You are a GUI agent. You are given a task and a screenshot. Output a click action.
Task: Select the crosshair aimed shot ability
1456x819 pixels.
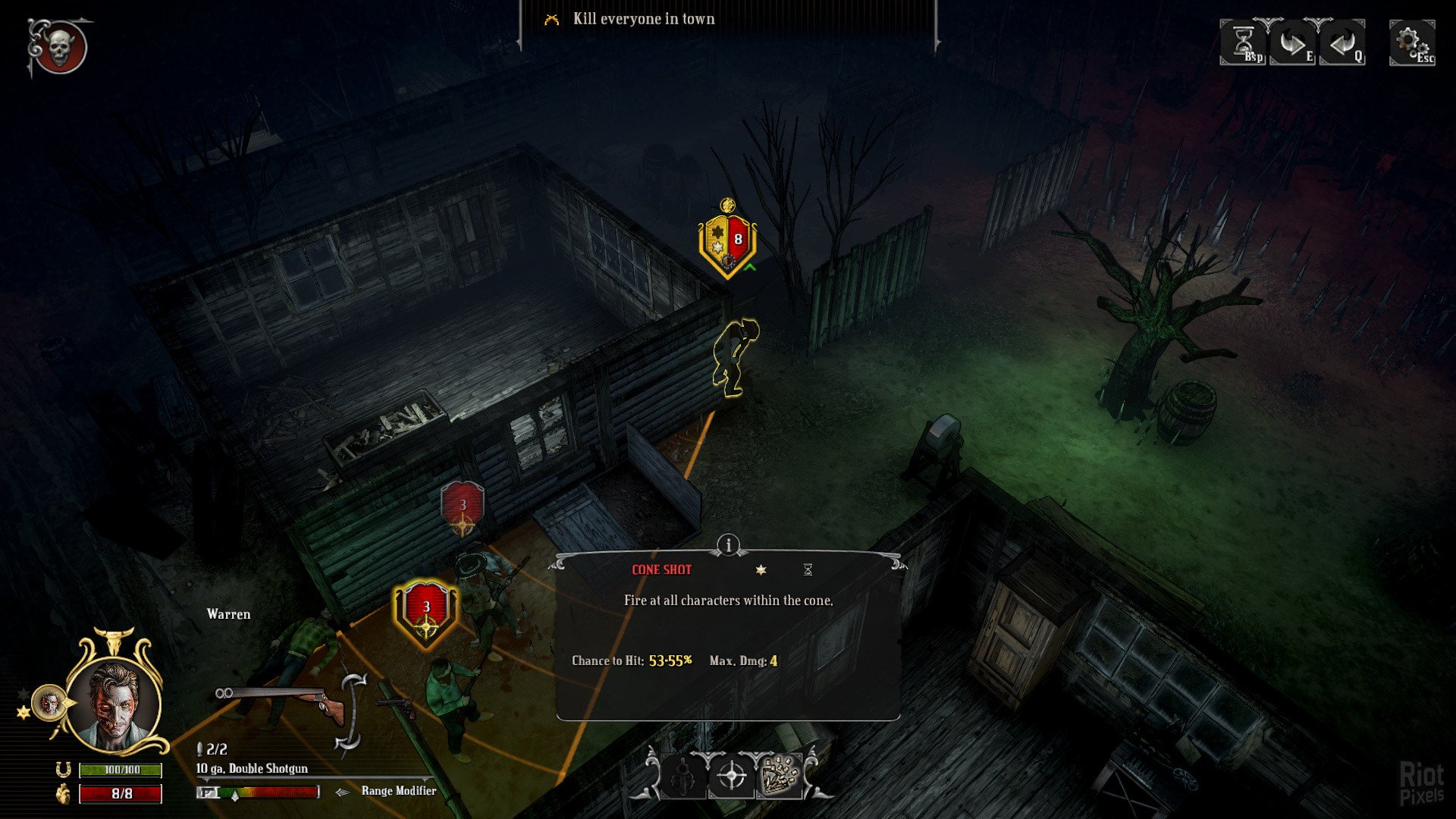pyautogui.click(x=732, y=777)
